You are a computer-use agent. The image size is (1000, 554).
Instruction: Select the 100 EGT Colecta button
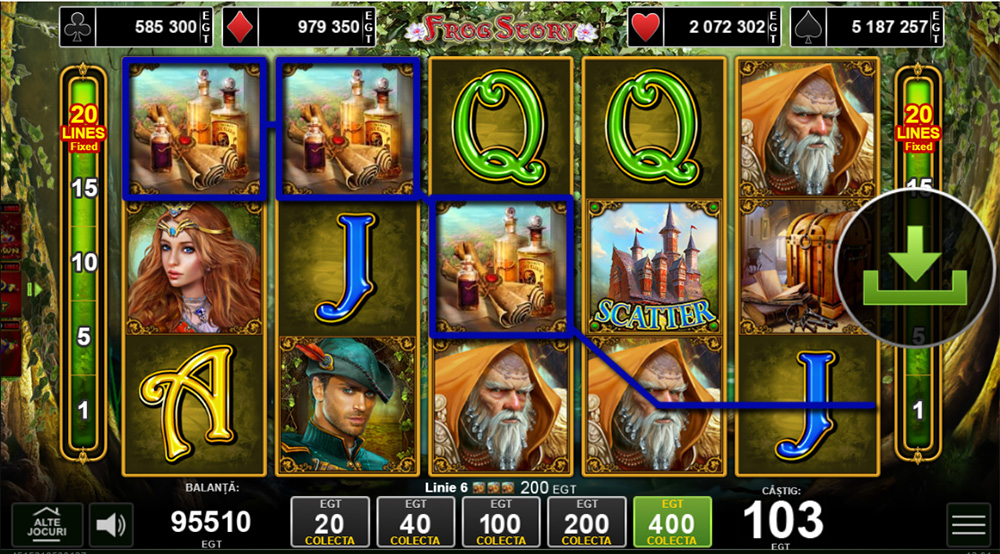coord(500,522)
